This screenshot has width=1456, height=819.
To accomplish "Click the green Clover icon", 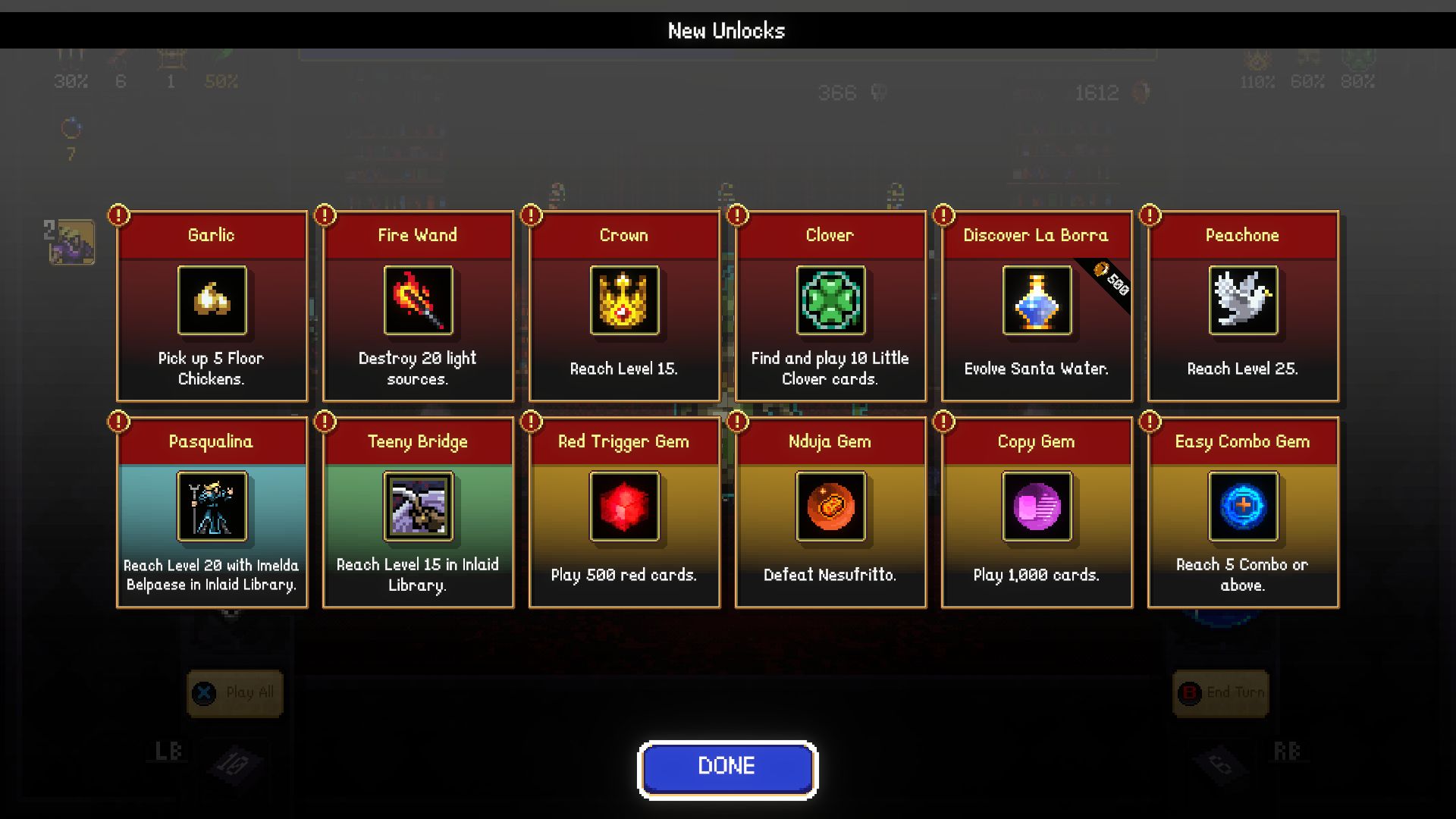I will pos(830,301).
